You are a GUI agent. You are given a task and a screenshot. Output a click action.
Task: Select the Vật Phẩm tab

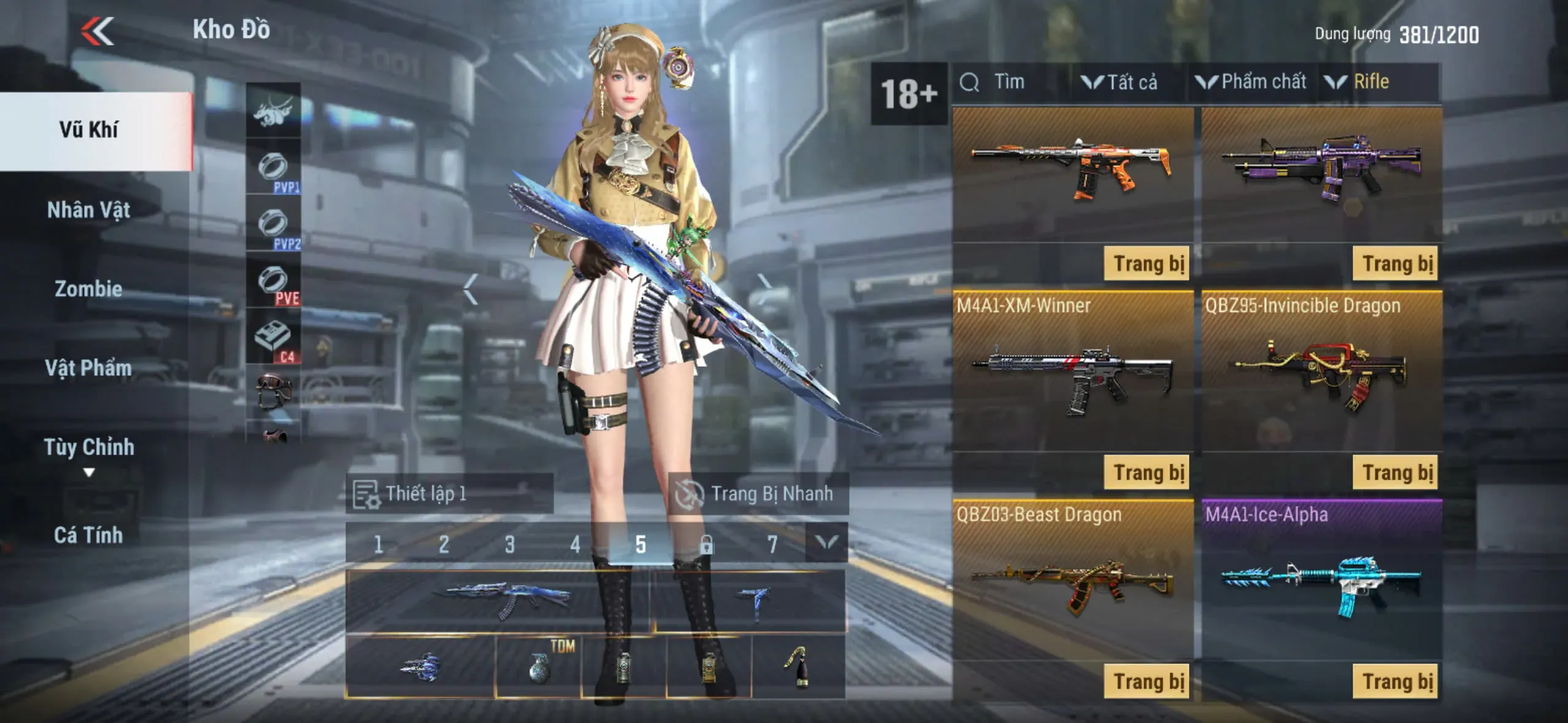coord(89,368)
